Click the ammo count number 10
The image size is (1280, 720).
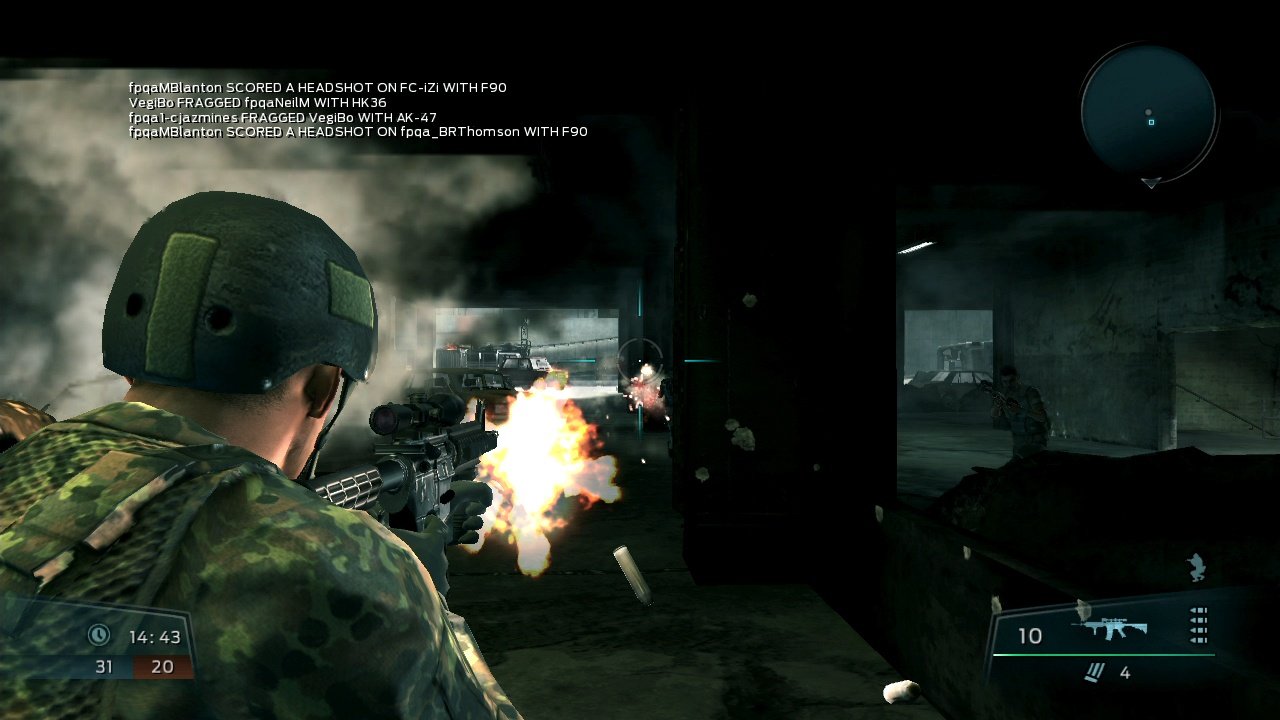coord(1030,634)
